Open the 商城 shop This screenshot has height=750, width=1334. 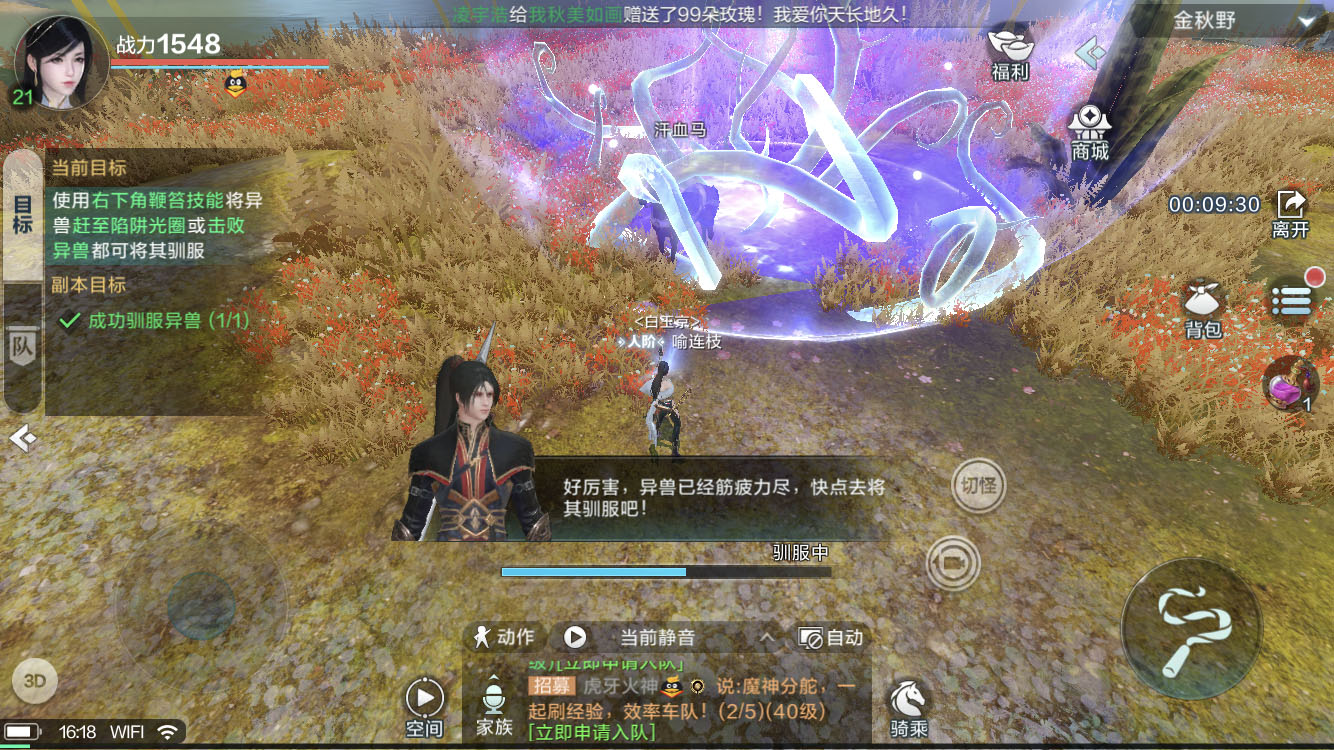click(1089, 128)
